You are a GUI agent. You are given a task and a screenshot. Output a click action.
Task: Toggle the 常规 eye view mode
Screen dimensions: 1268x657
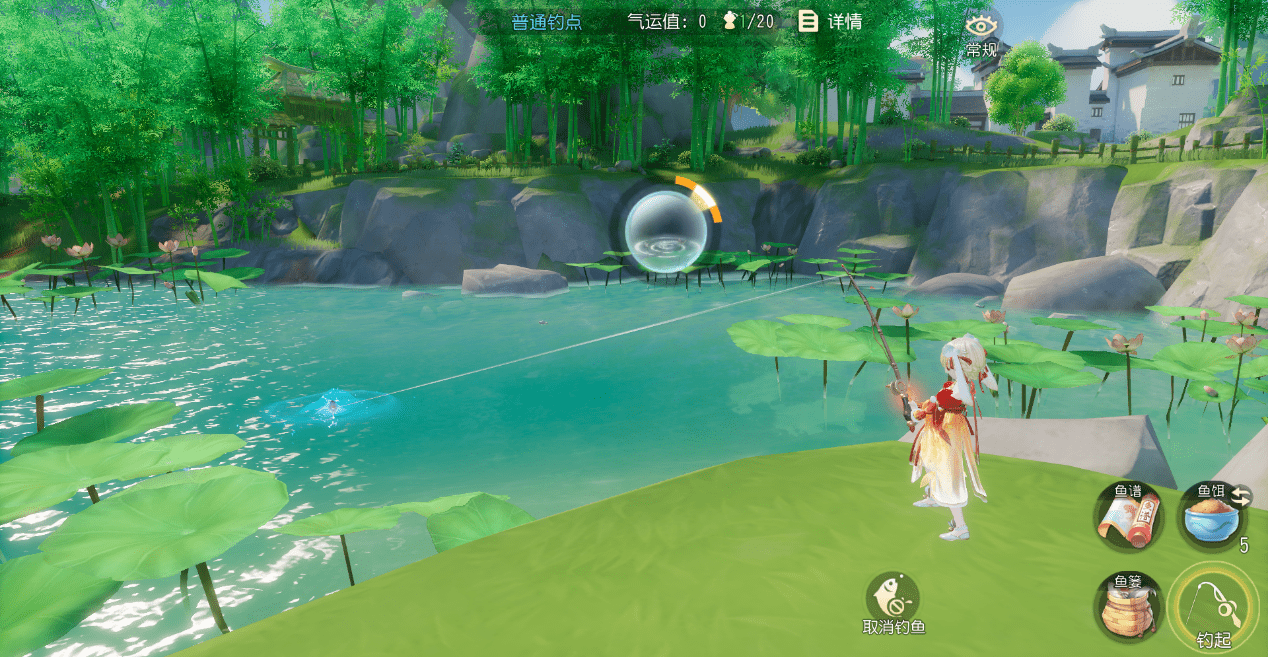click(982, 32)
